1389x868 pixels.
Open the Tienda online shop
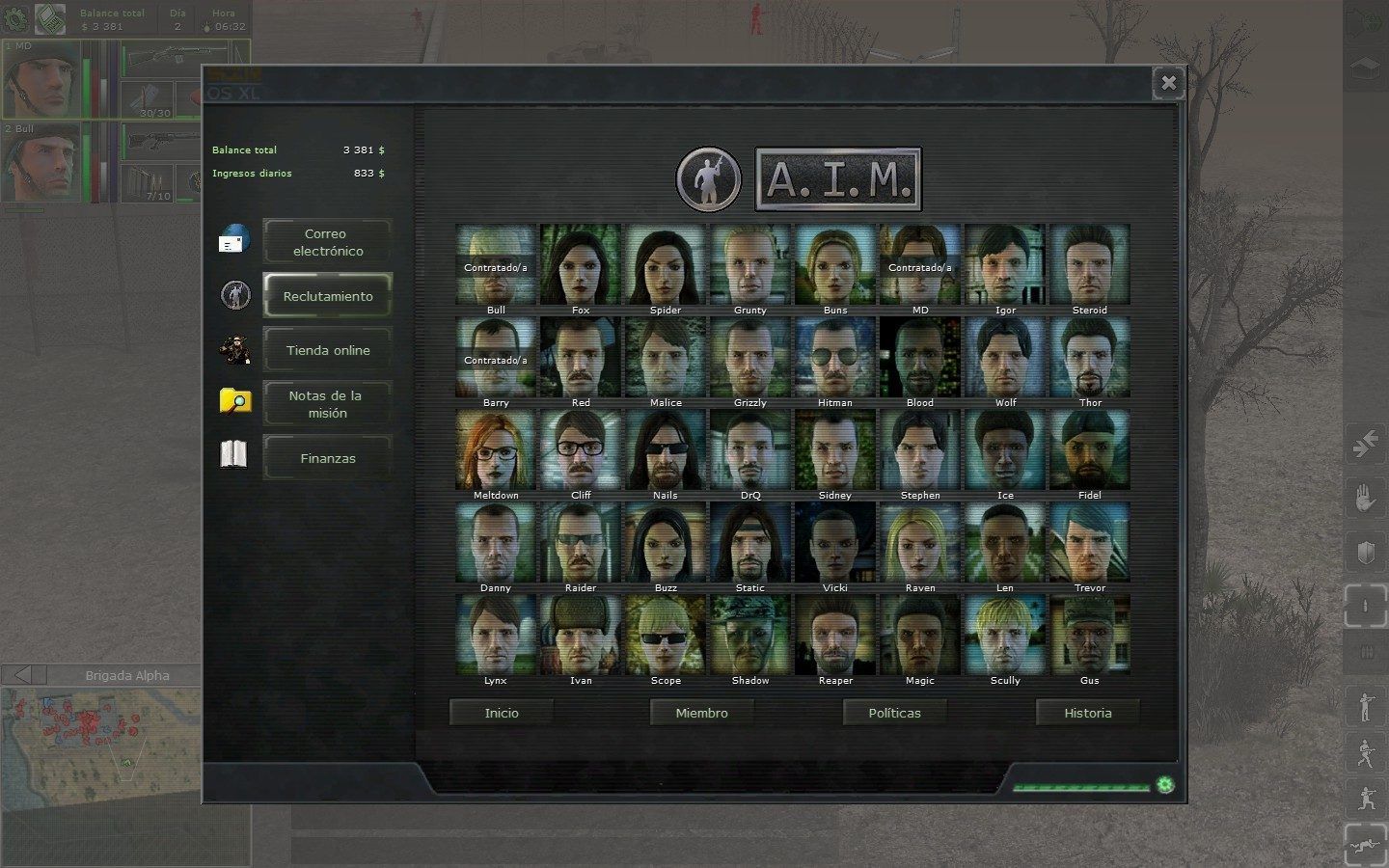[327, 350]
